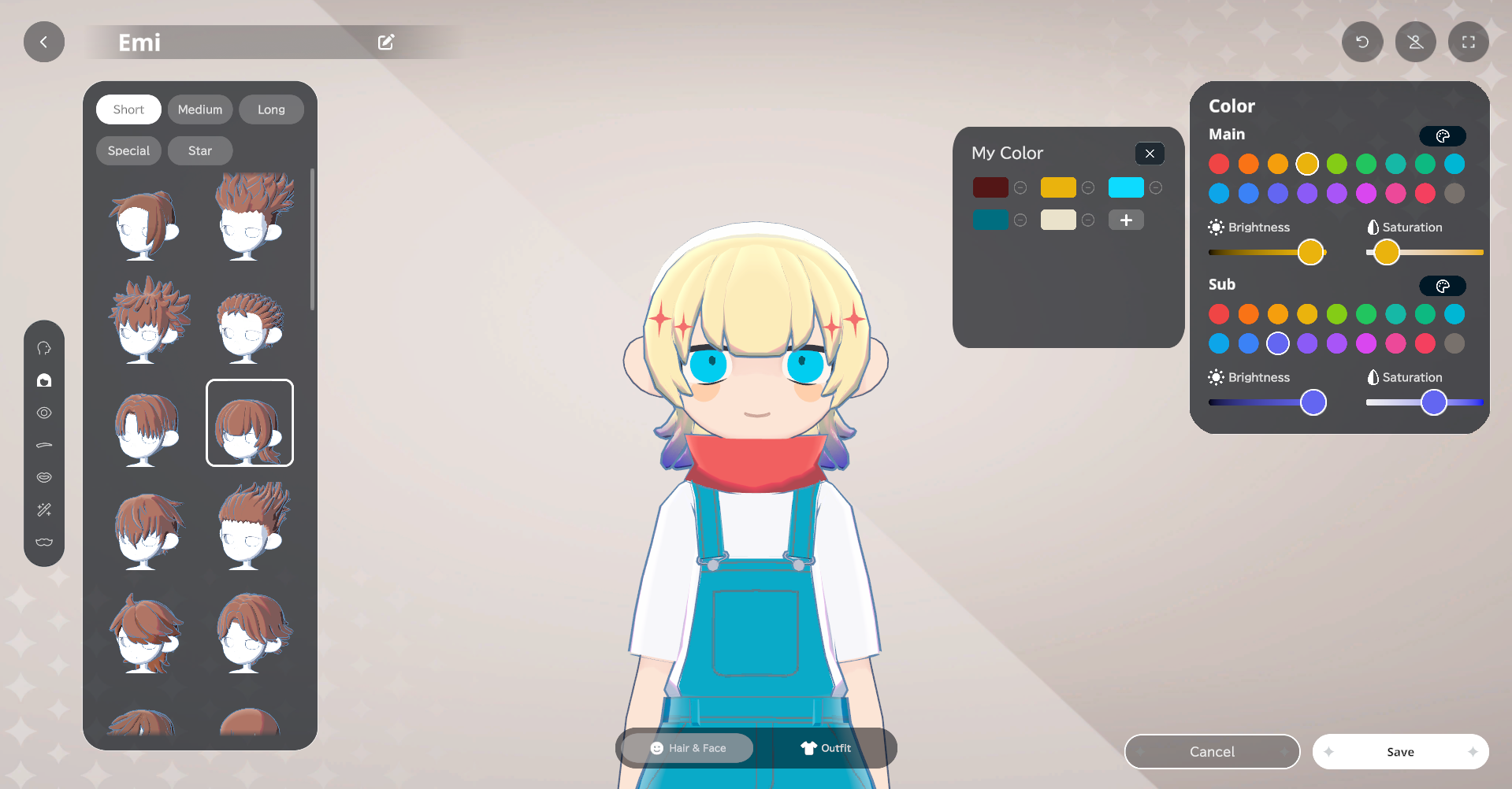
Task: Switch to the Outfit tab
Action: pyautogui.click(x=825, y=747)
